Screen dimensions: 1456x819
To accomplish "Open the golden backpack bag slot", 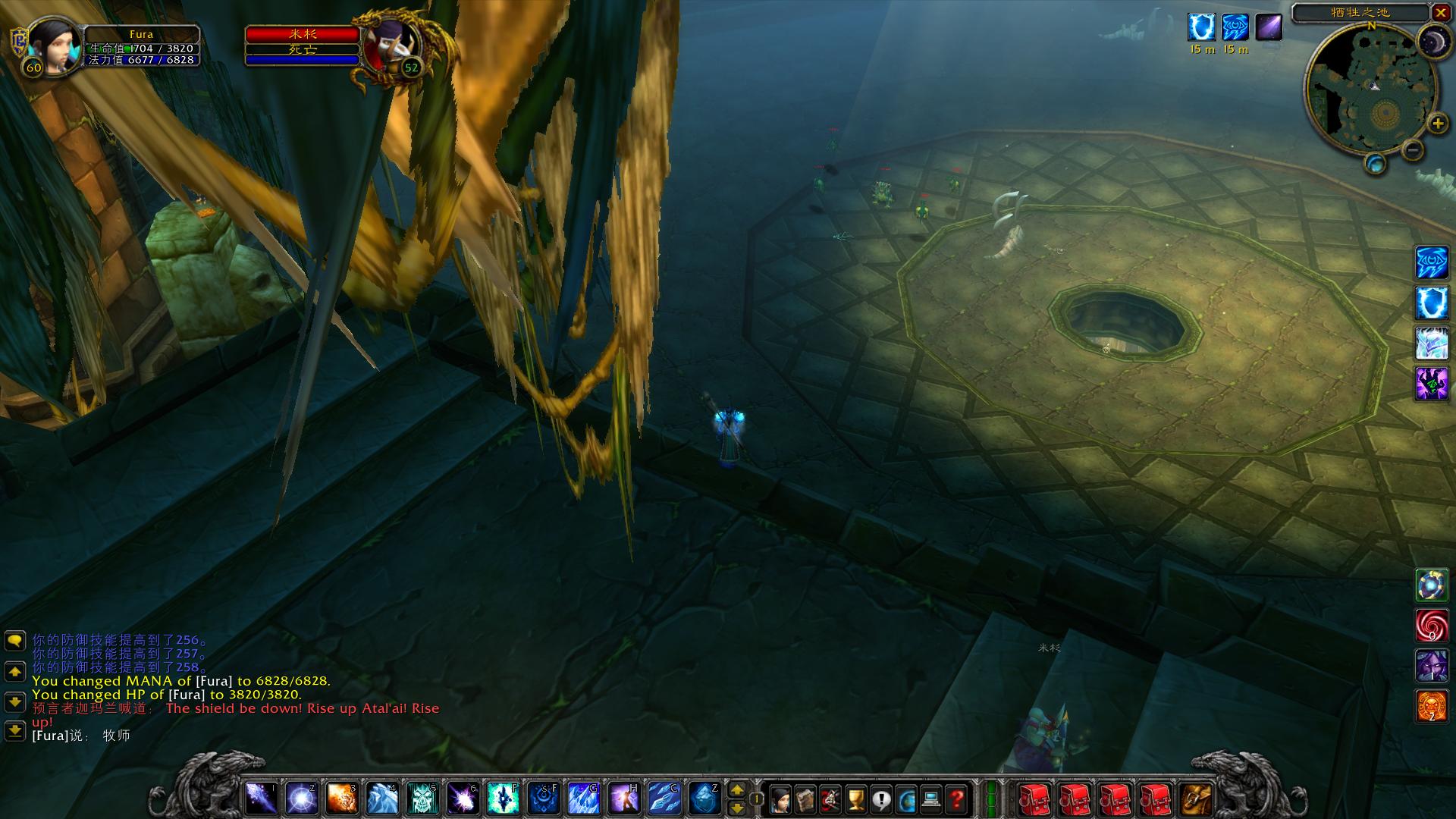I will (x=1197, y=799).
